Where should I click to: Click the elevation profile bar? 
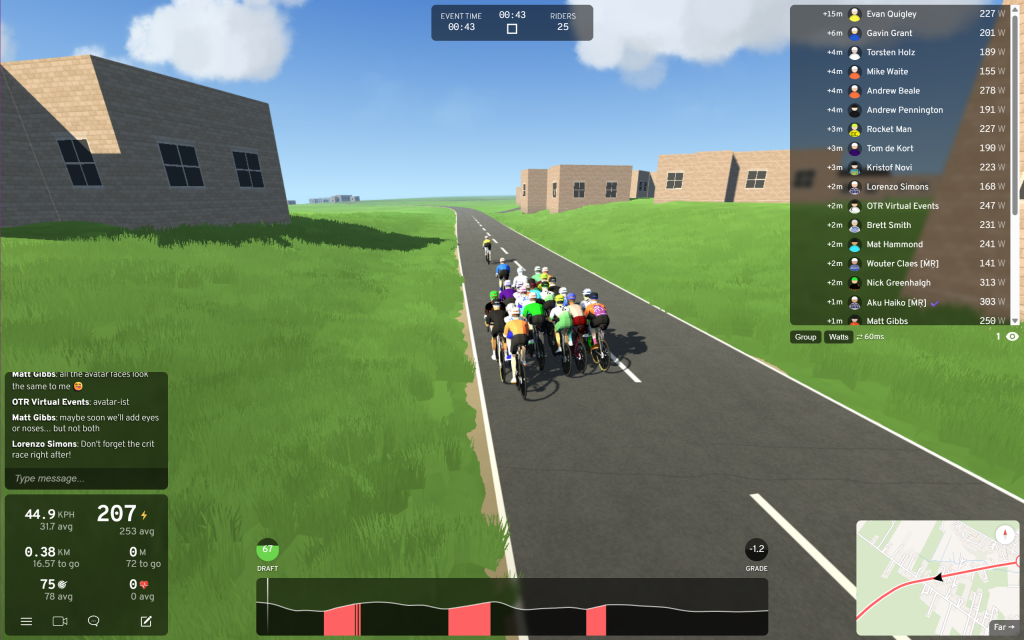pyautogui.click(x=512, y=606)
